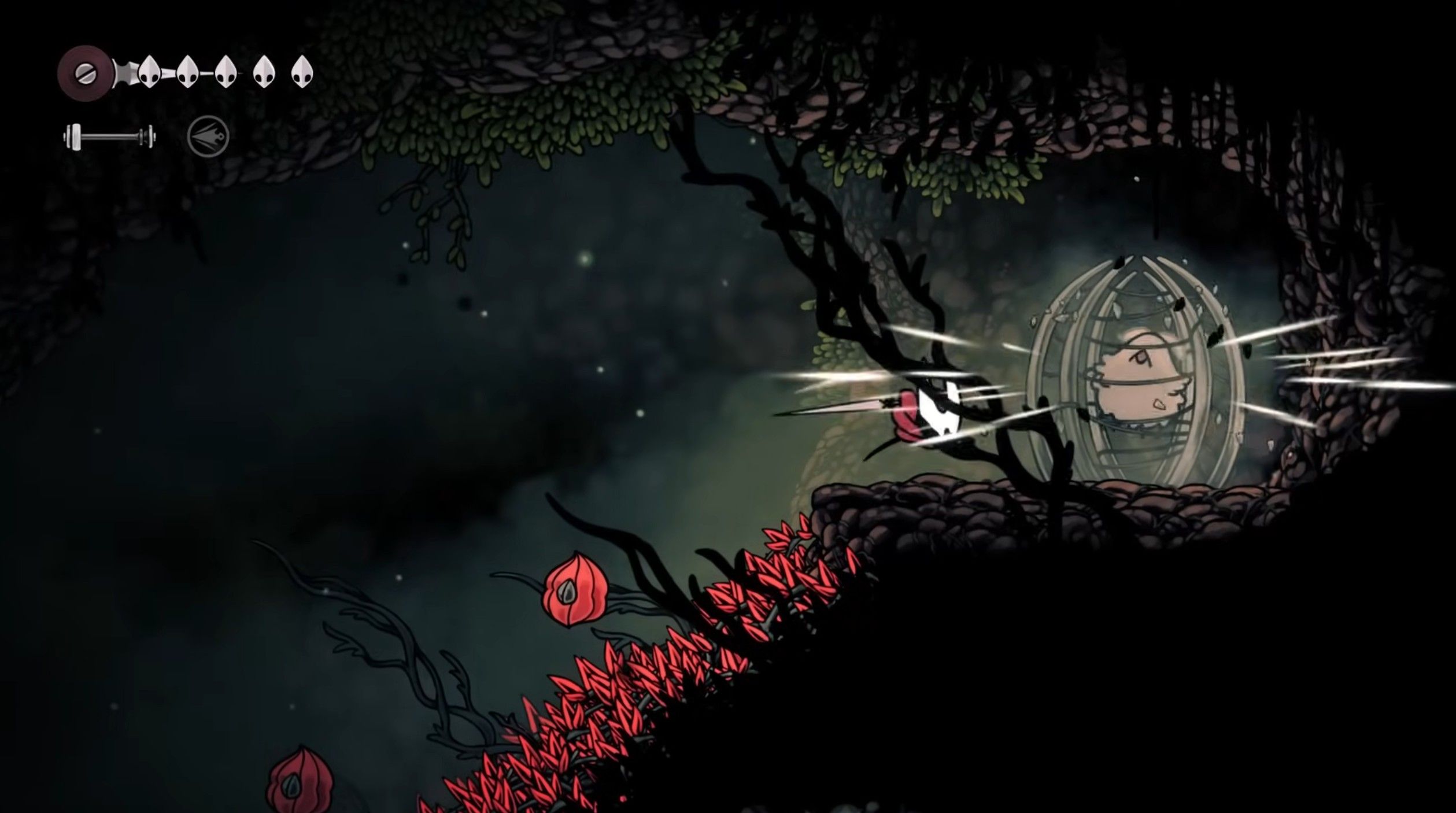This screenshot has width=1456, height=813.
Task: Click the fourth mask health icon
Action: click(264, 72)
